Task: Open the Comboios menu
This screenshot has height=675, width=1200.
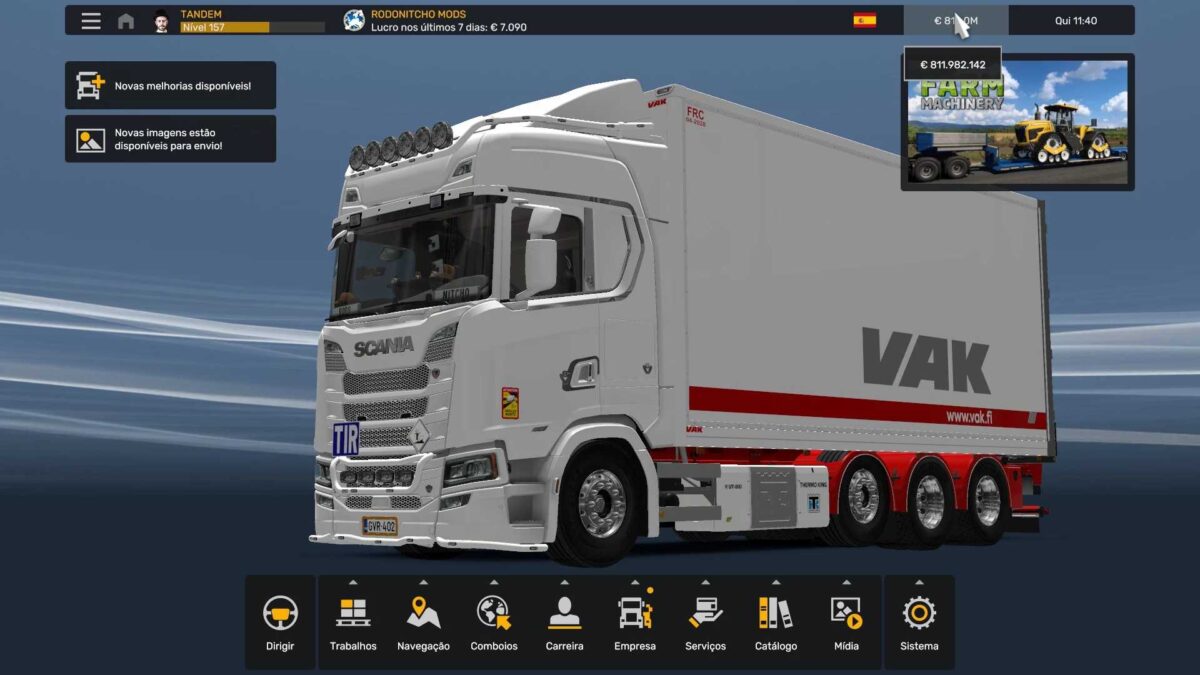Action: tap(494, 622)
